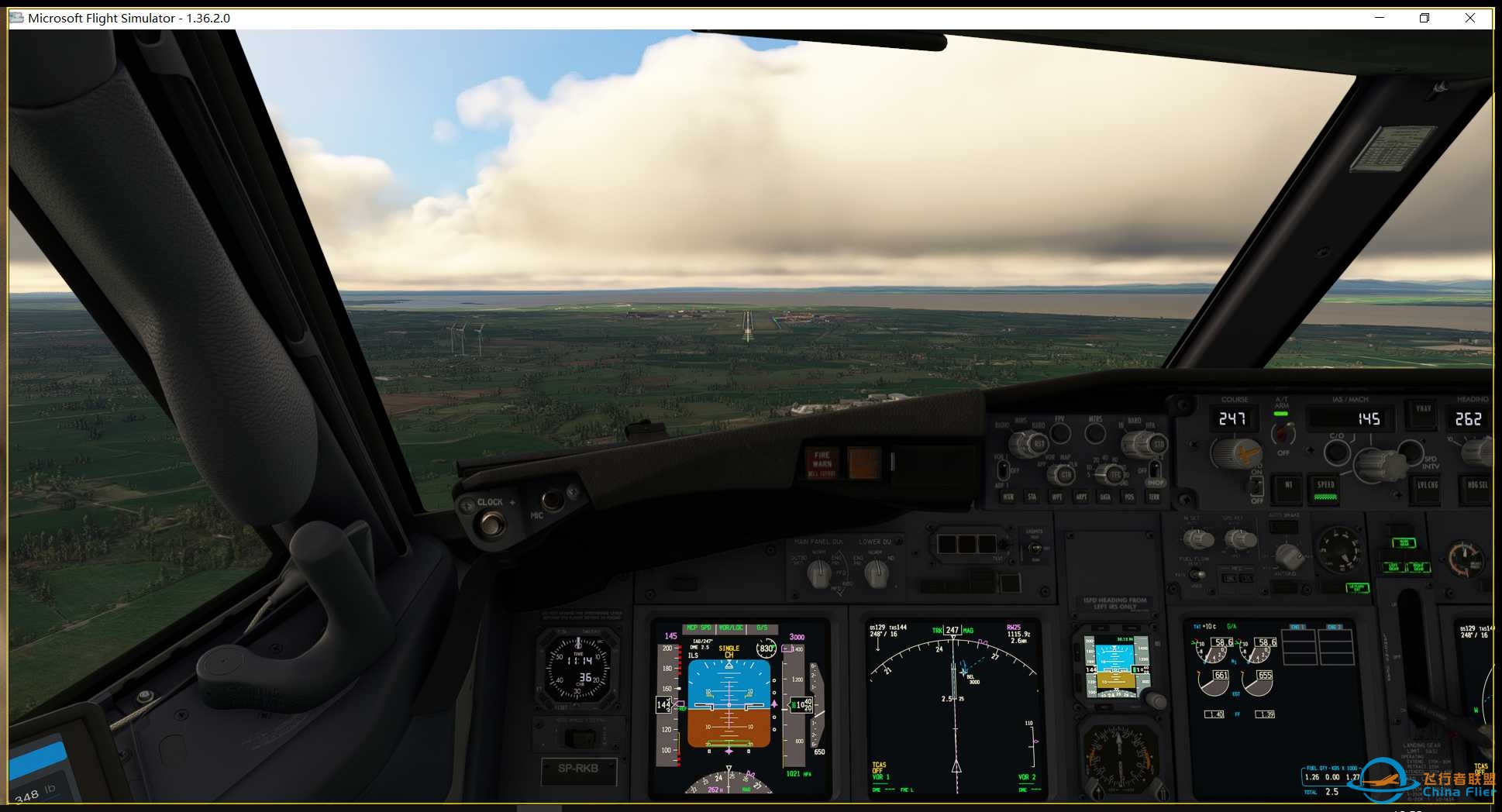
Task: Enable TERR display on the EFIS panel
Action: [x=1155, y=497]
